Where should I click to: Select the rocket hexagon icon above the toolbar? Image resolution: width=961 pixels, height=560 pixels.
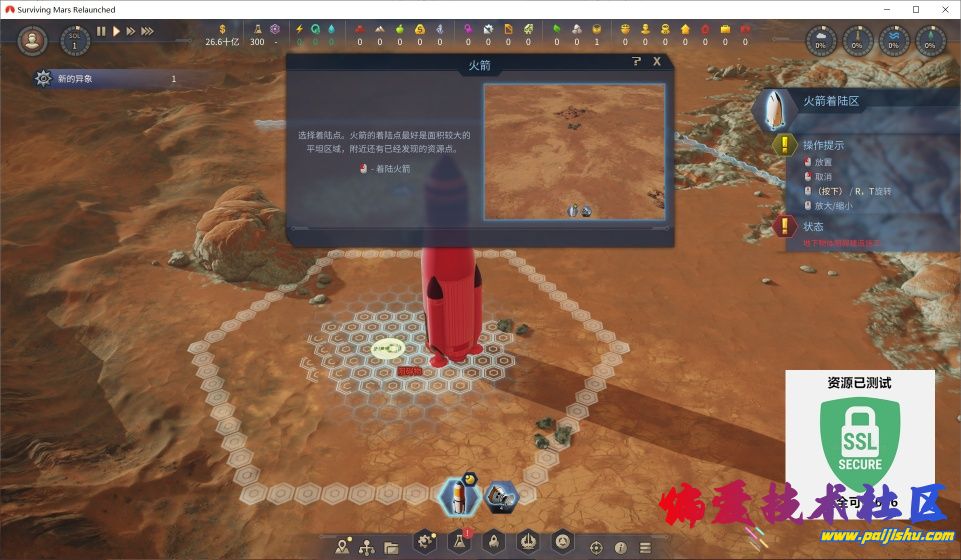click(459, 493)
